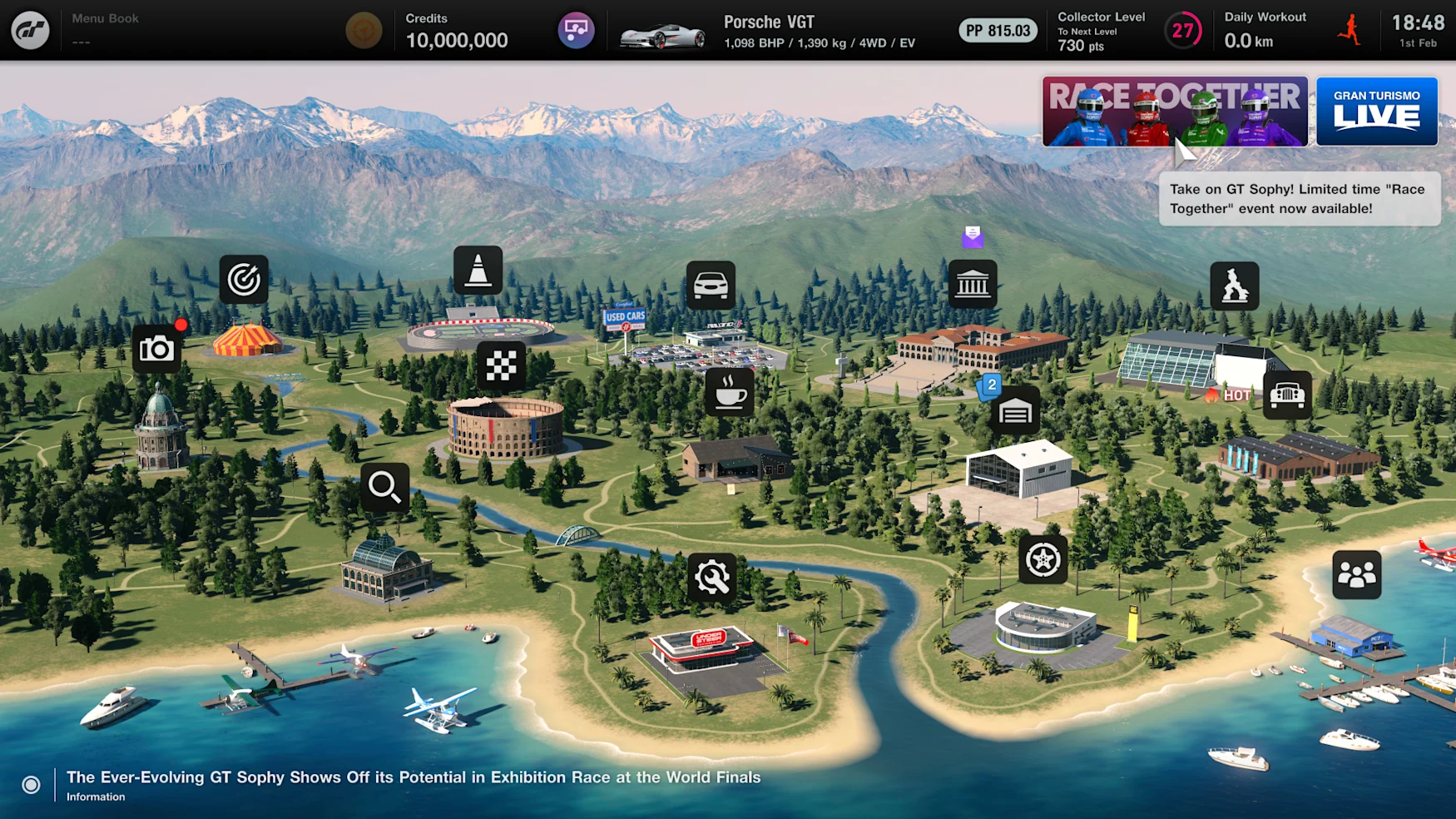Open the Missions target icon
Viewport: 1456px width, 819px height.
243,280
